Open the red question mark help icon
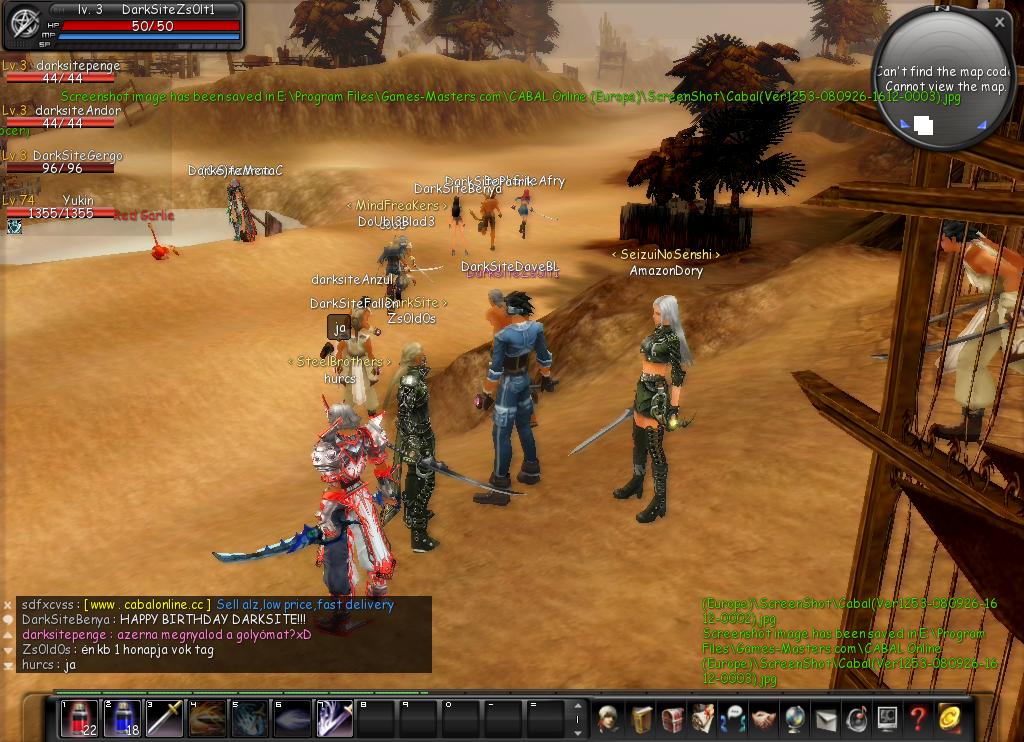The image size is (1024, 742). [917, 718]
